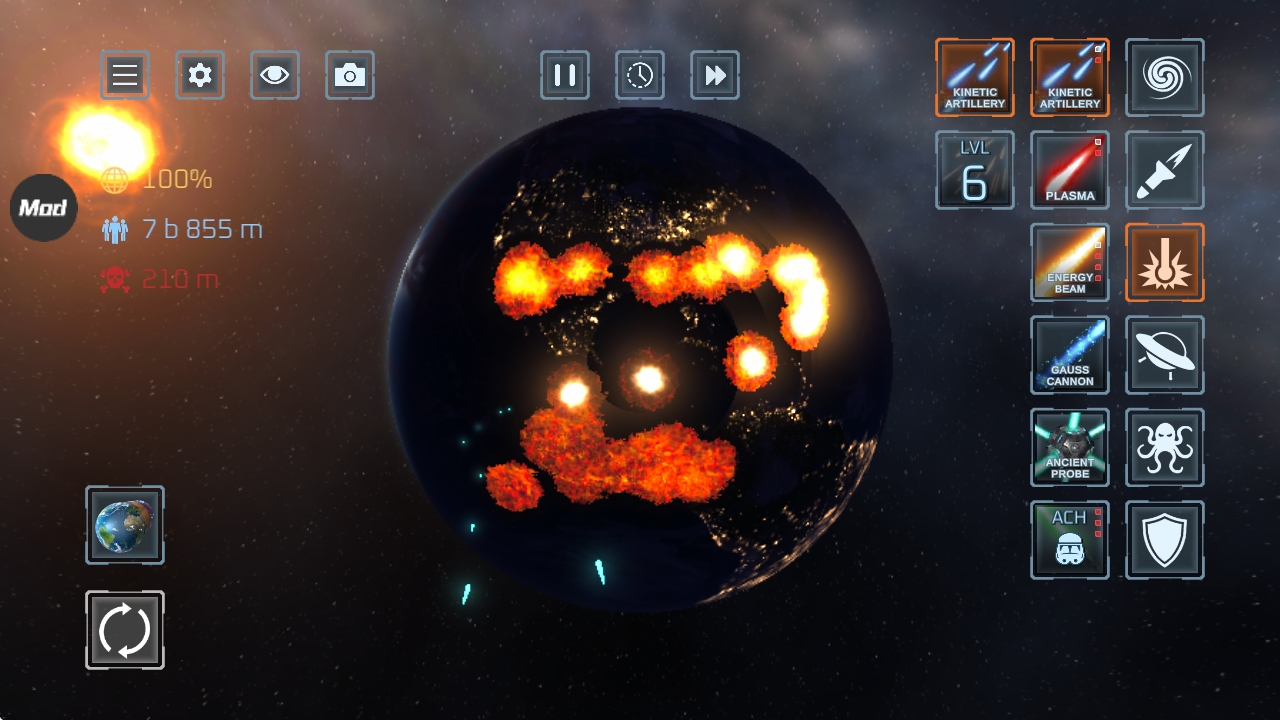The width and height of the screenshot is (1280, 720).
Task: Open settings with the gear icon
Action: point(200,75)
